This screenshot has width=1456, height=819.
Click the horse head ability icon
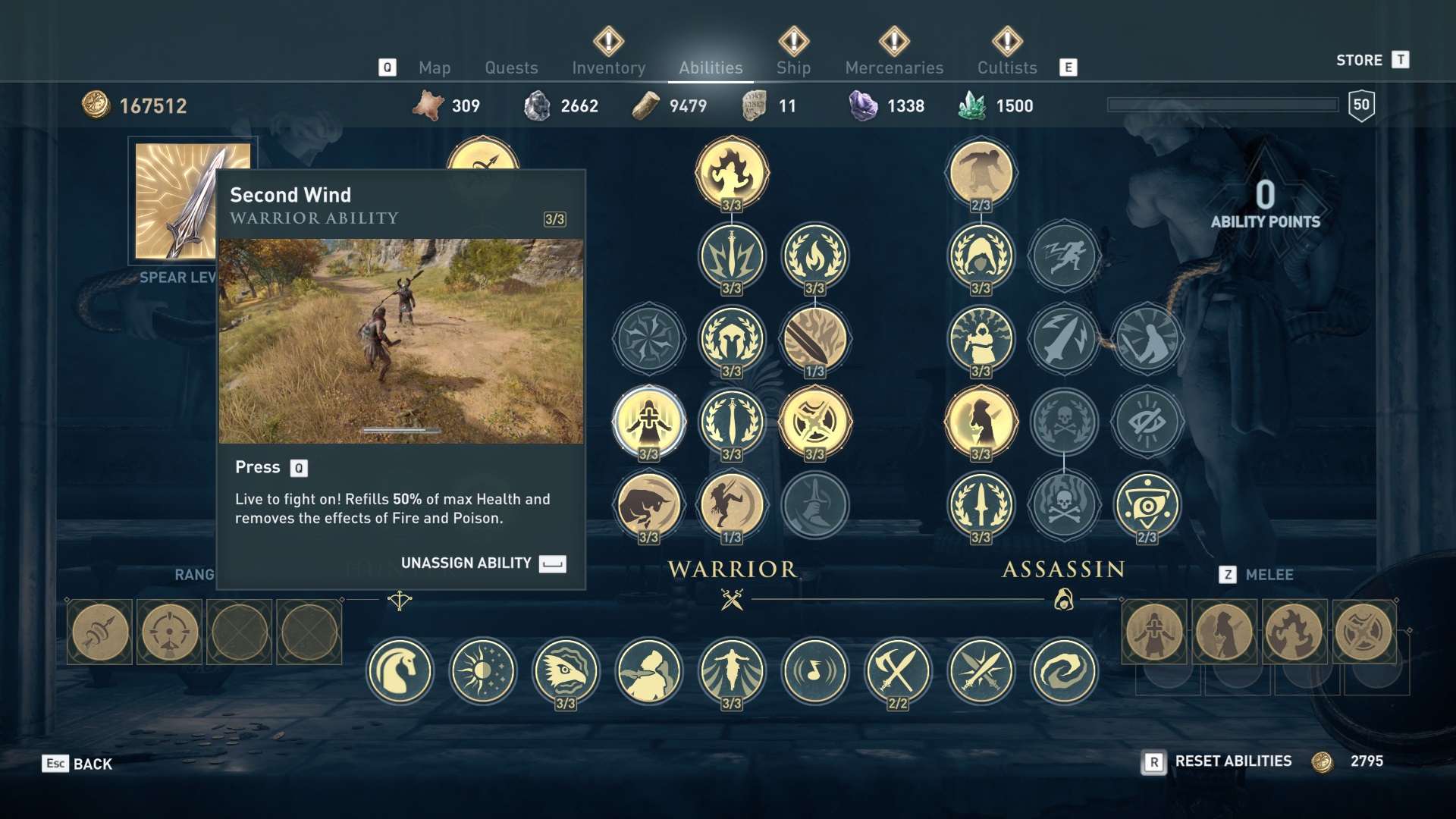400,671
